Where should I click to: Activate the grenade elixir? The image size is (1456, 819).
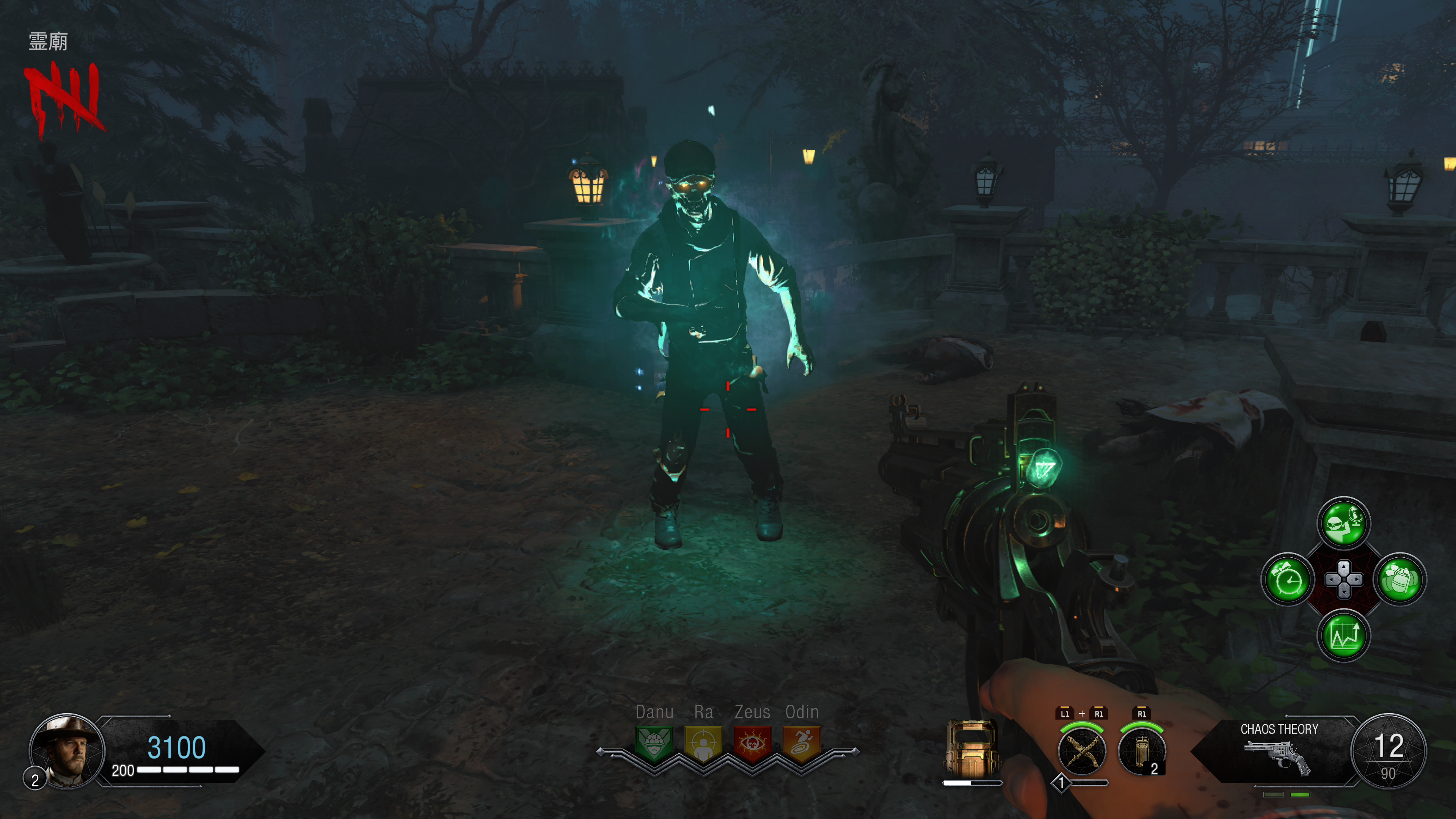(1400, 579)
